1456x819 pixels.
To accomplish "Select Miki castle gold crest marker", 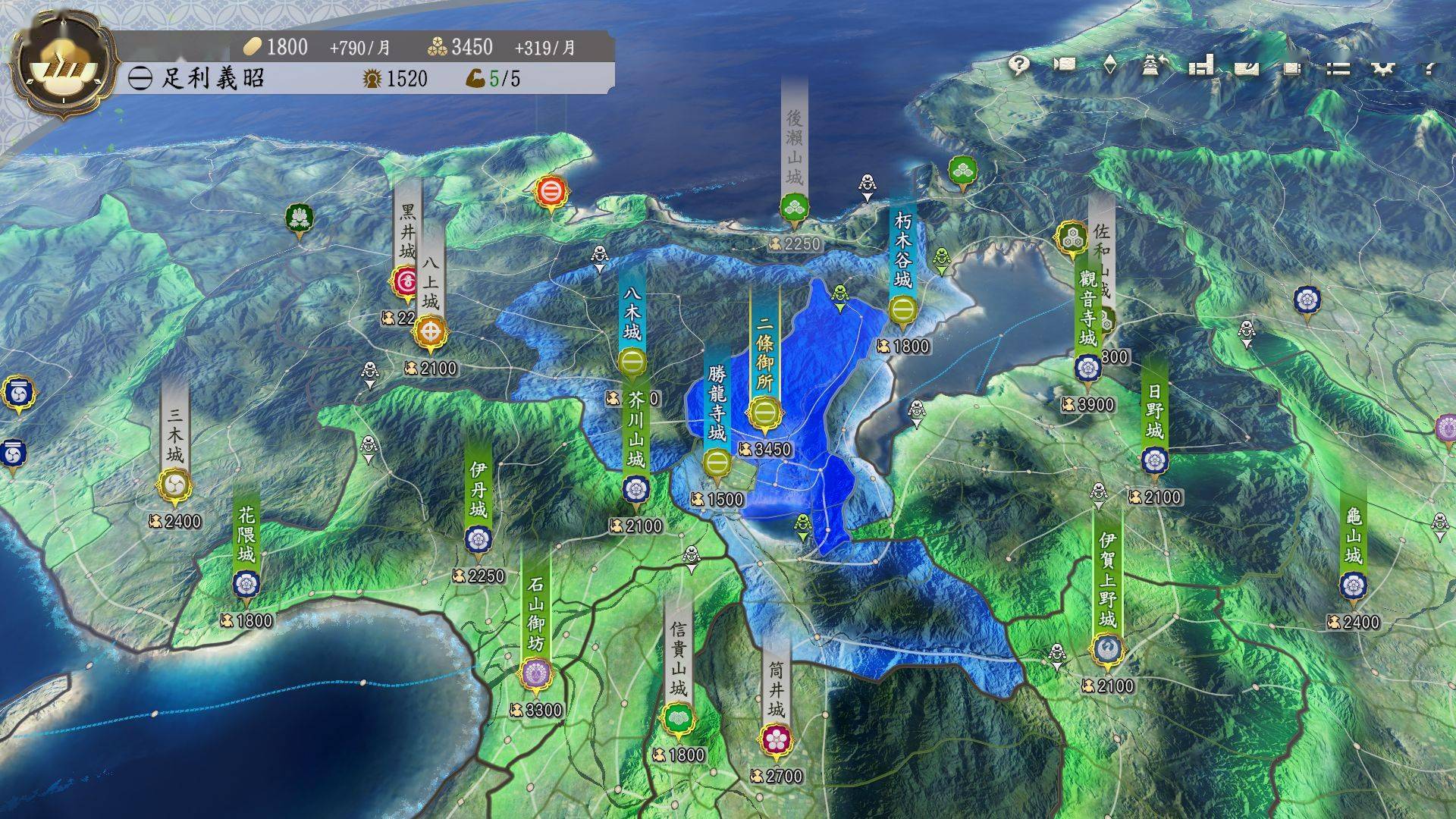I will point(175,484).
